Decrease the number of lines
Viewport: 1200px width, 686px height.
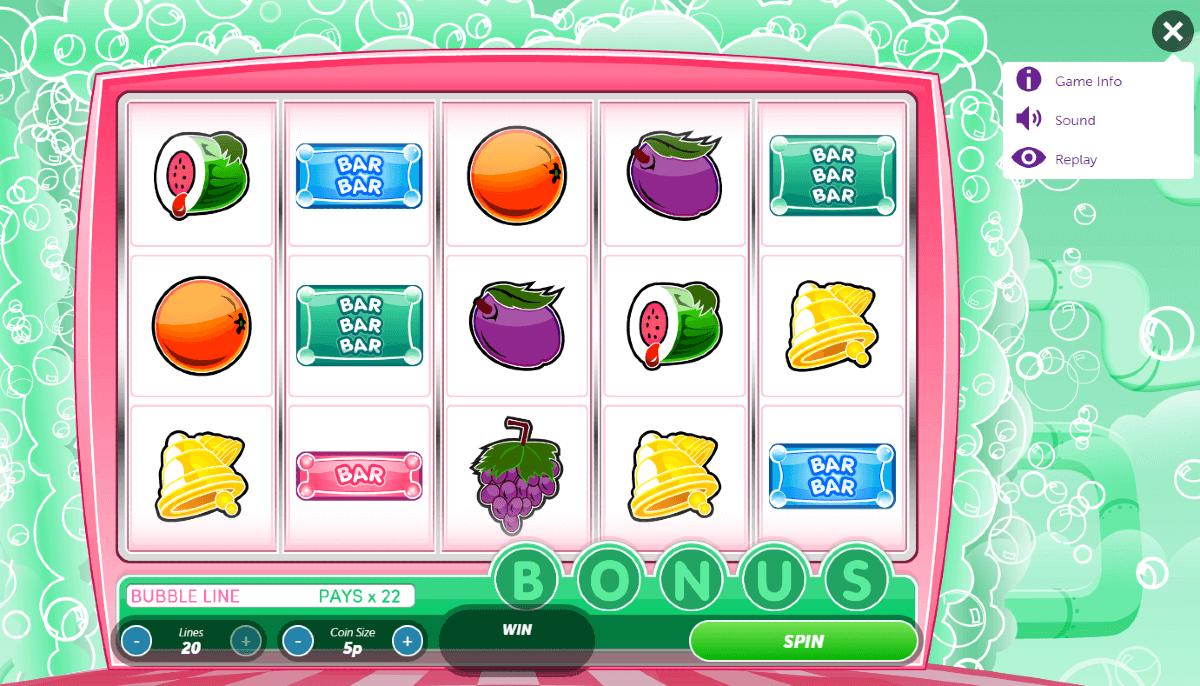[x=137, y=640]
